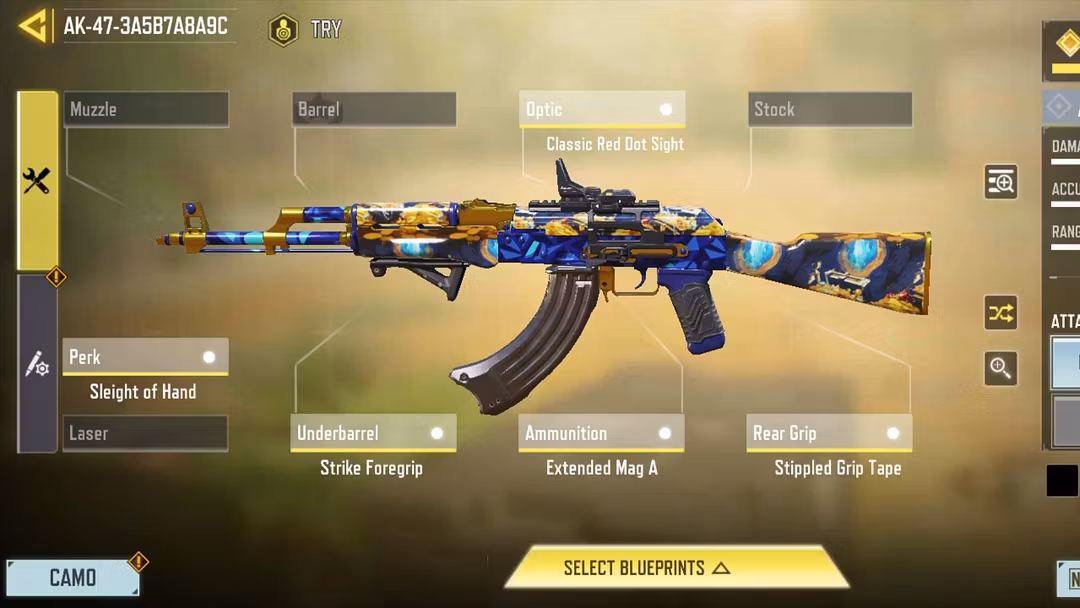Go back using the yellow arrow
This screenshot has height=608, width=1080.
click(x=34, y=27)
